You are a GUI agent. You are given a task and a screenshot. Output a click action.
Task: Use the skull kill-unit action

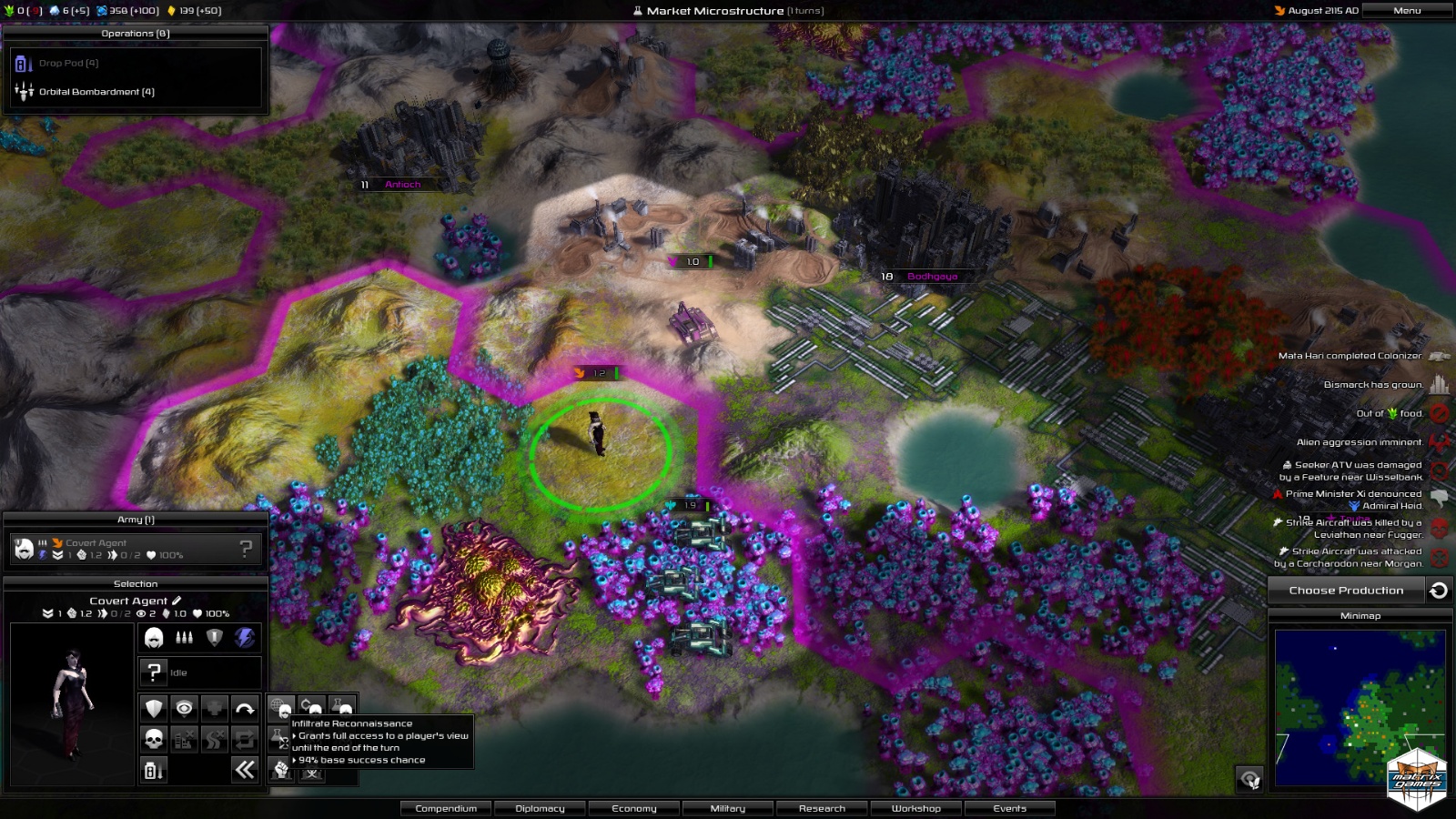click(155, 739)
